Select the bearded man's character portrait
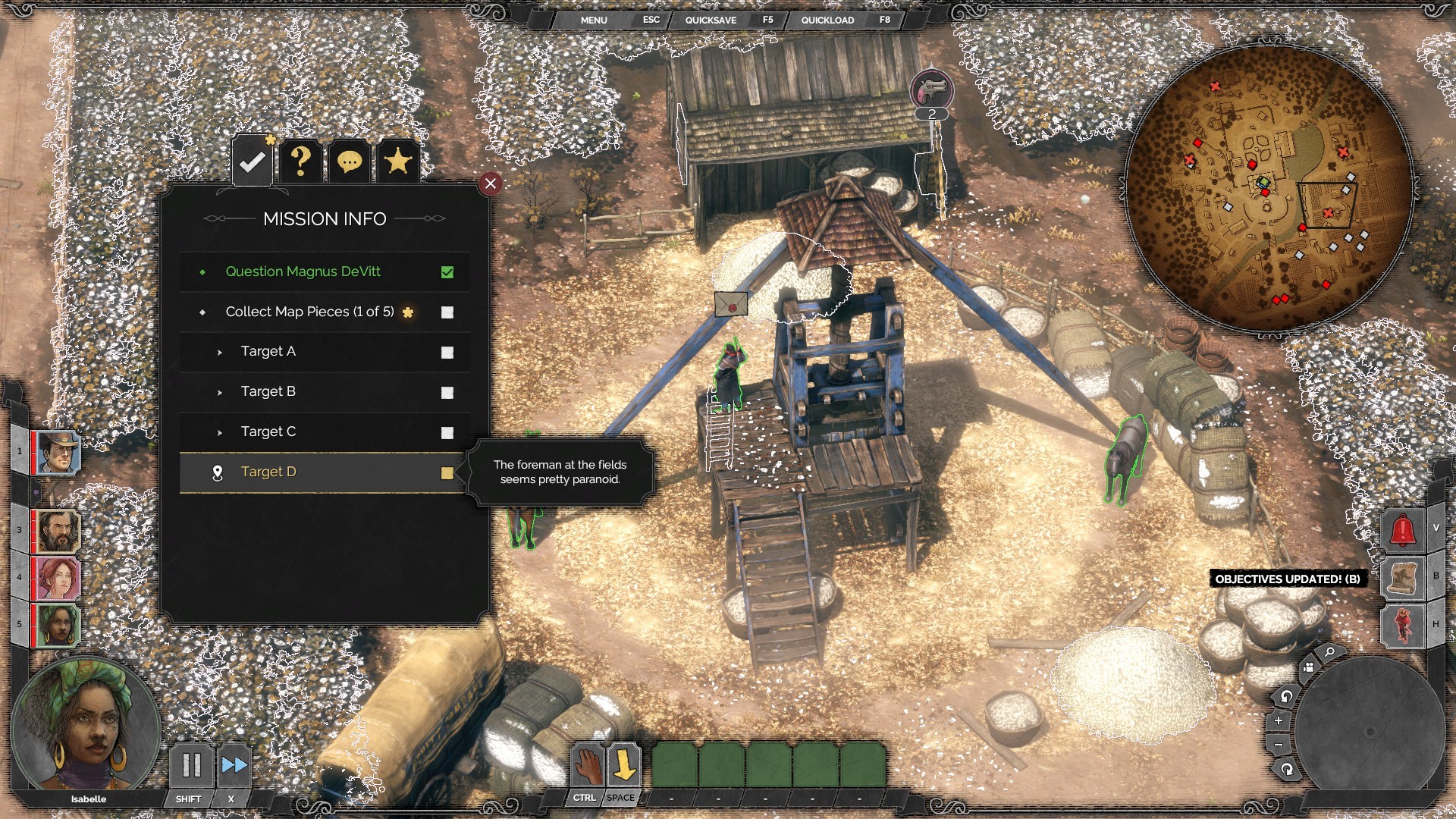 [x=58, y=531]
